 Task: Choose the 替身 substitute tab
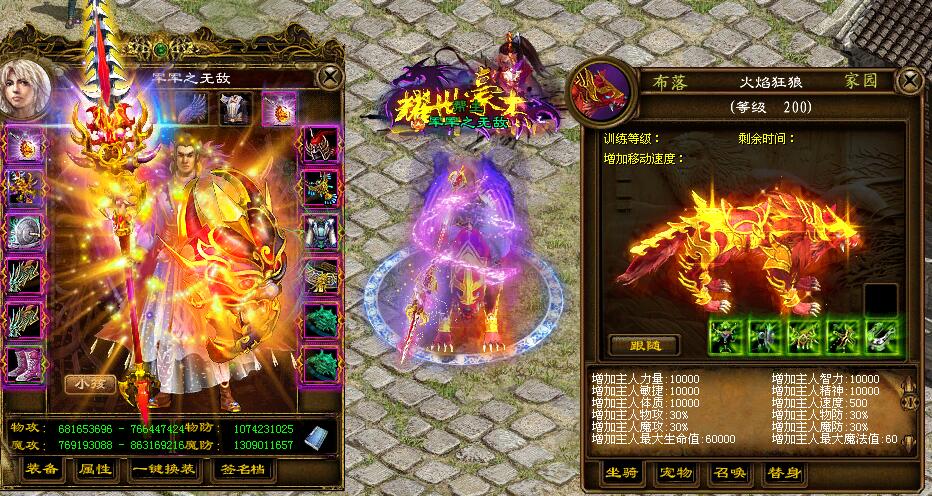780,473
